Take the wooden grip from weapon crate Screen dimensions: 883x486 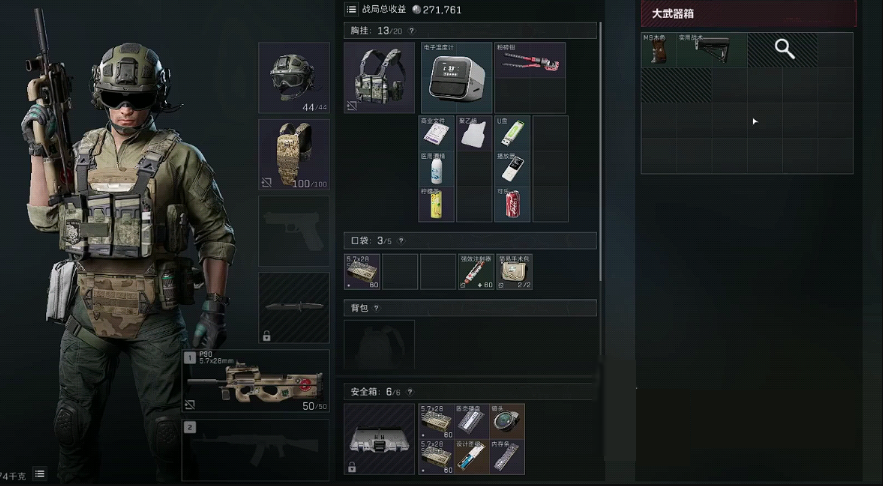click(658, 51)
